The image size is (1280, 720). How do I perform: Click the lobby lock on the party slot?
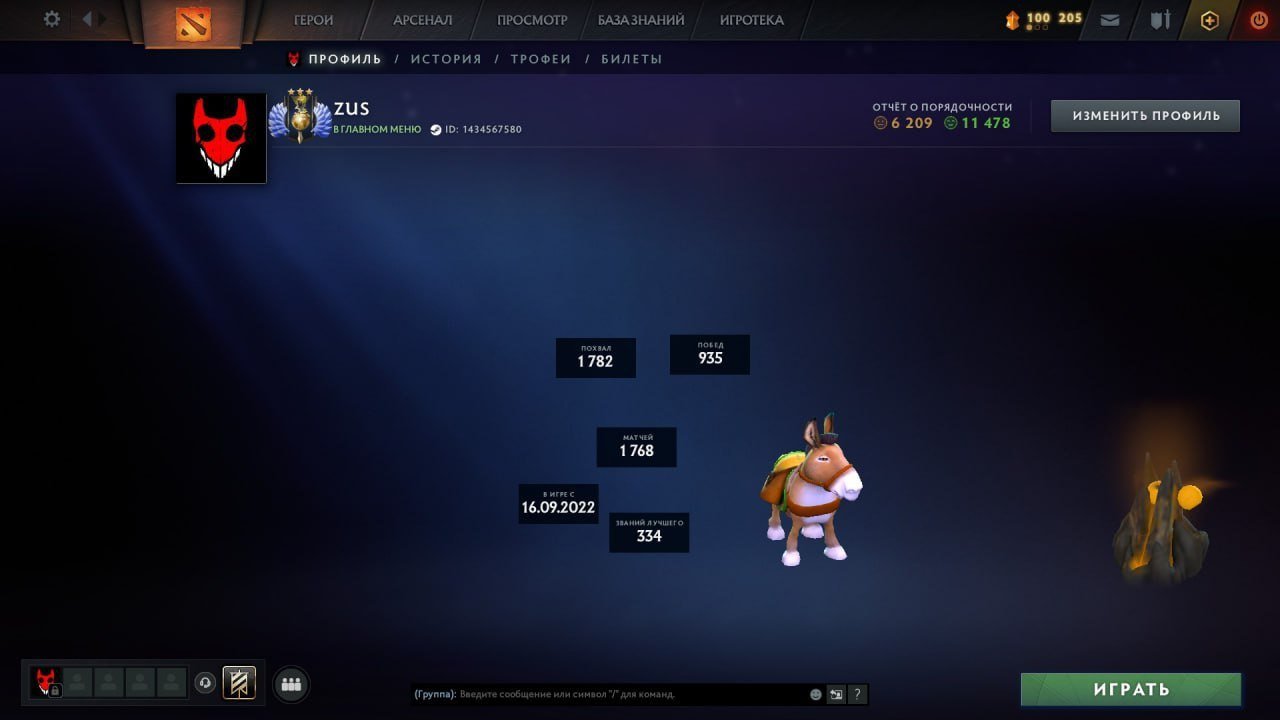click(56, 690)
